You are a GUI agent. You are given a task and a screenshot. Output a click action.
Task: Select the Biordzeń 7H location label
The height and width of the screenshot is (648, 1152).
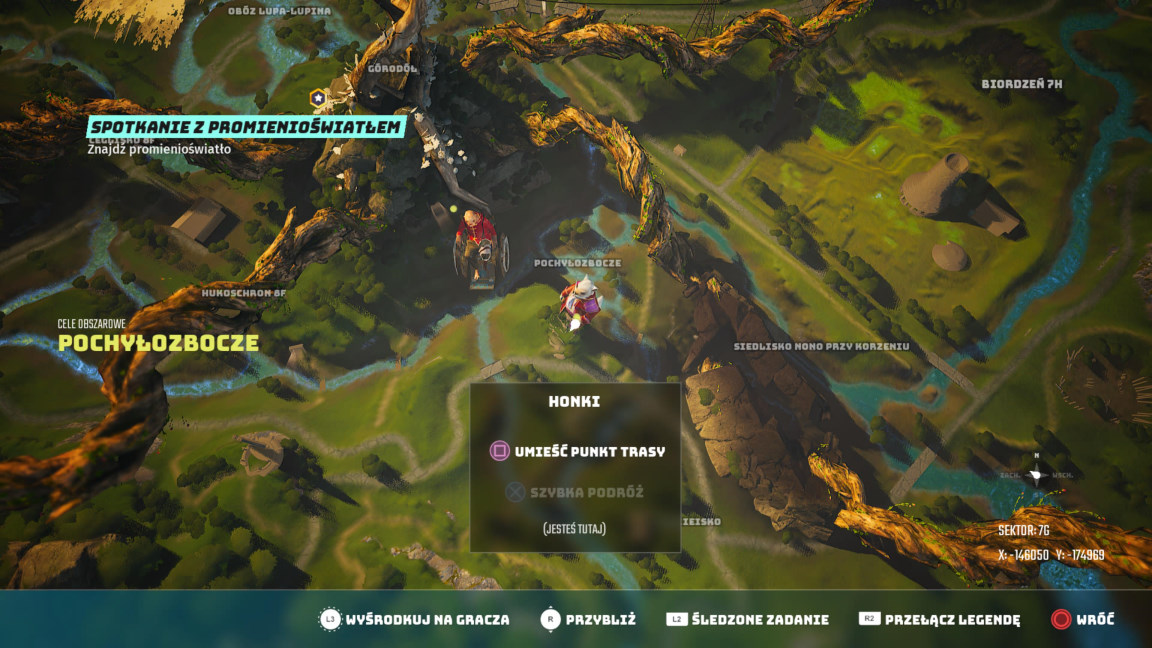[1021, 83]
